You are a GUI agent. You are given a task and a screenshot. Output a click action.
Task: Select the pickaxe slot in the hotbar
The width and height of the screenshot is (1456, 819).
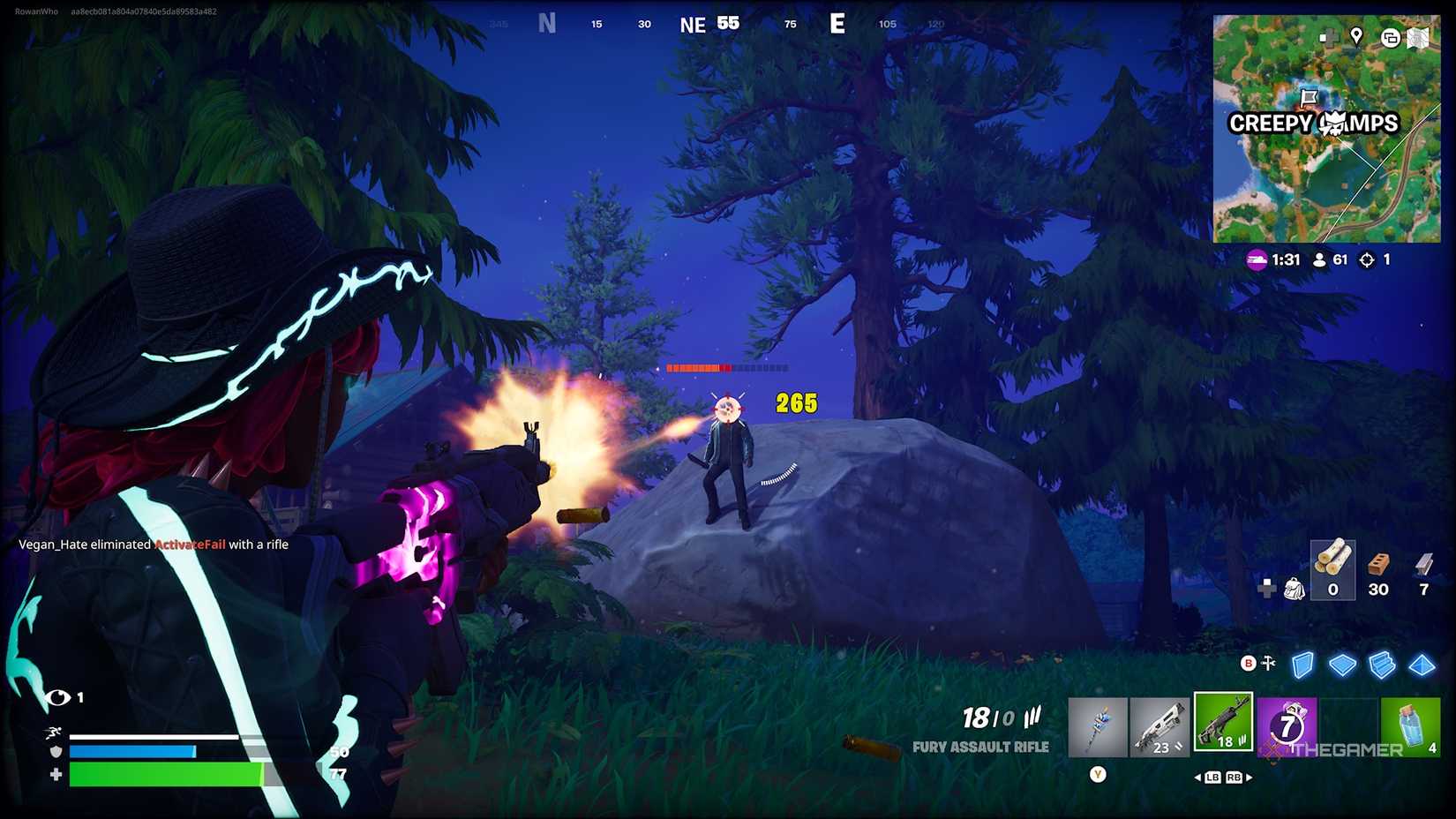tap(1099, 725)
